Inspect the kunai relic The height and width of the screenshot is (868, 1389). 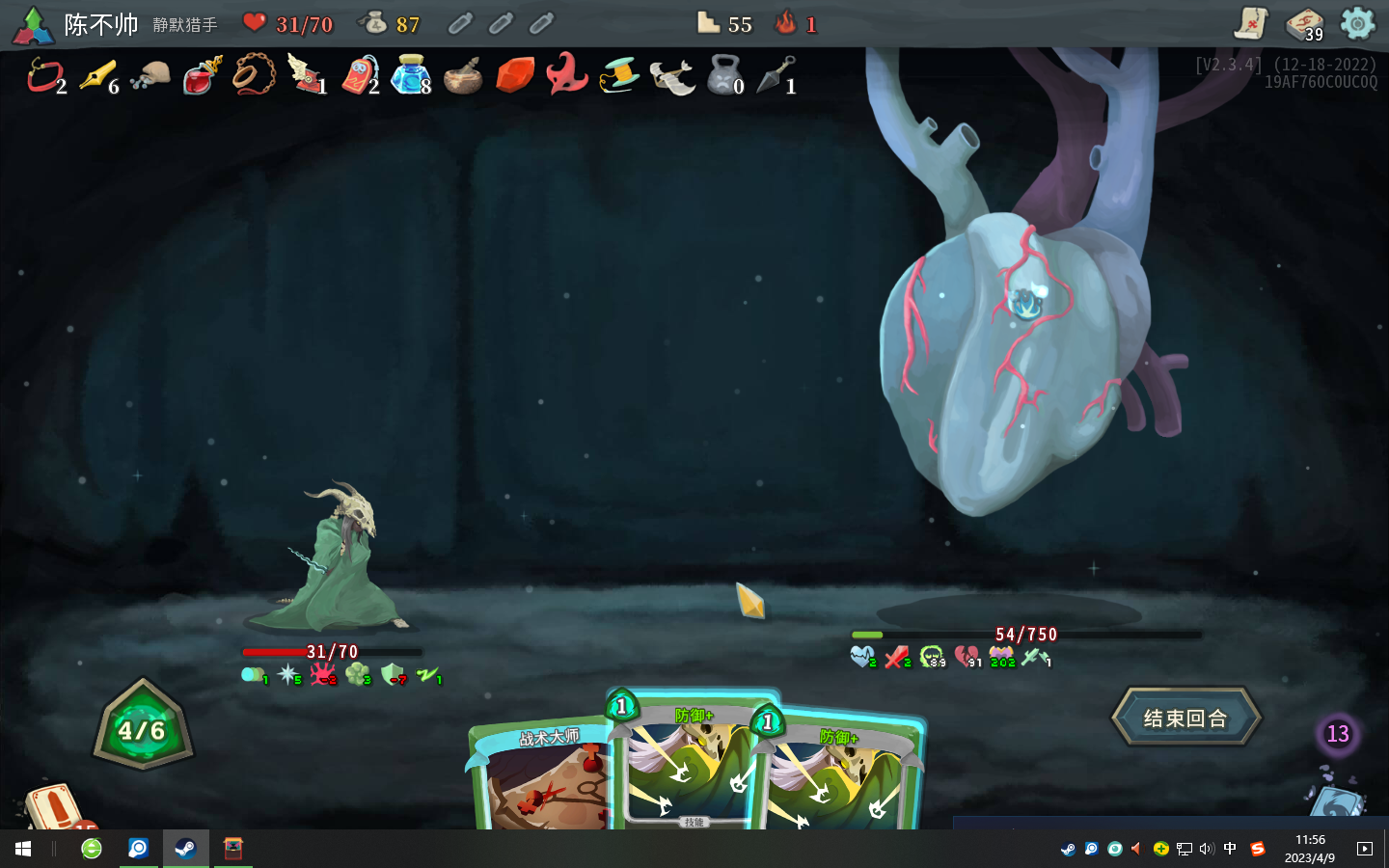coord(775,76)
